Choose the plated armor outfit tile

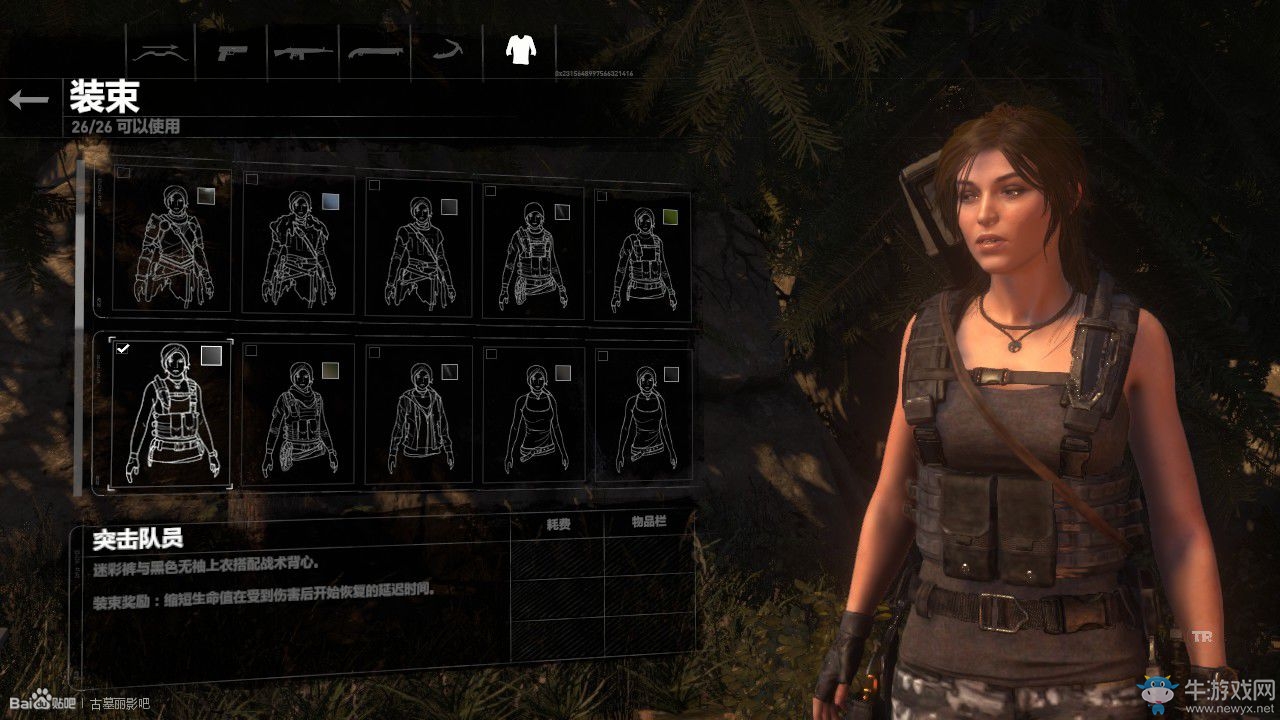172,246
